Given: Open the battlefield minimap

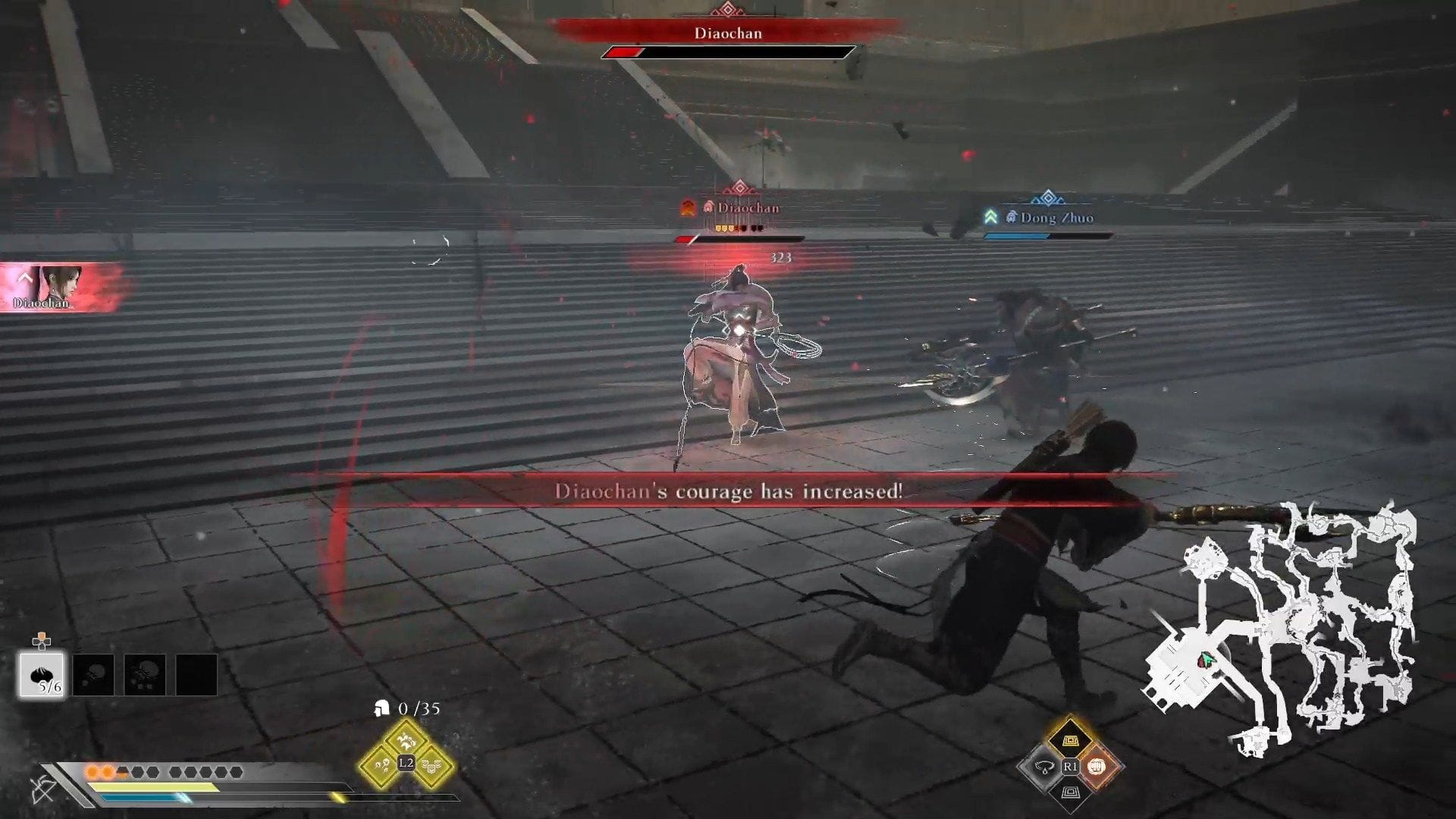Looking at the screenshot, I should tap(1282, 629).
